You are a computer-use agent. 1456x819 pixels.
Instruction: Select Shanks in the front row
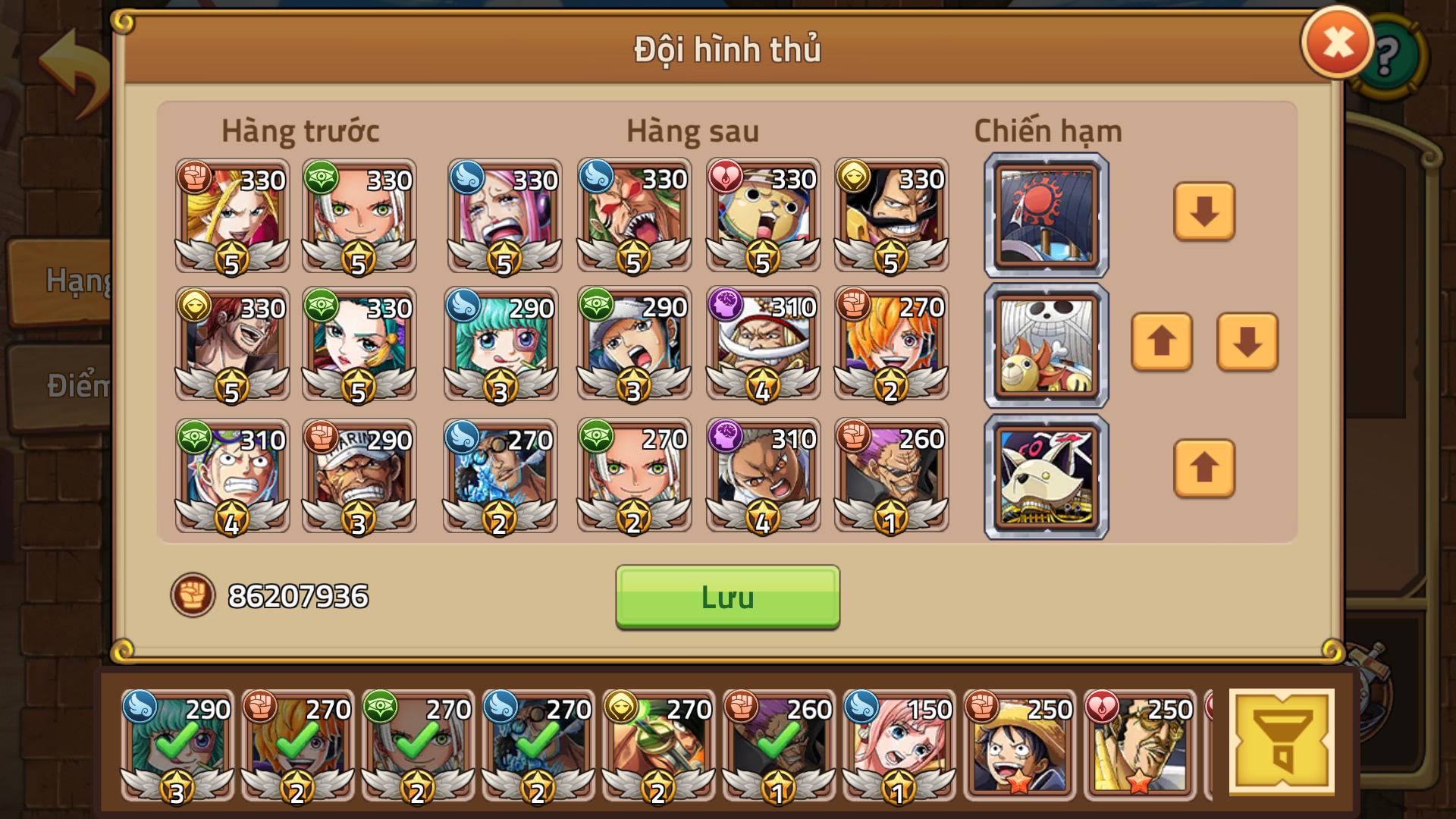(x=231, y=345)
